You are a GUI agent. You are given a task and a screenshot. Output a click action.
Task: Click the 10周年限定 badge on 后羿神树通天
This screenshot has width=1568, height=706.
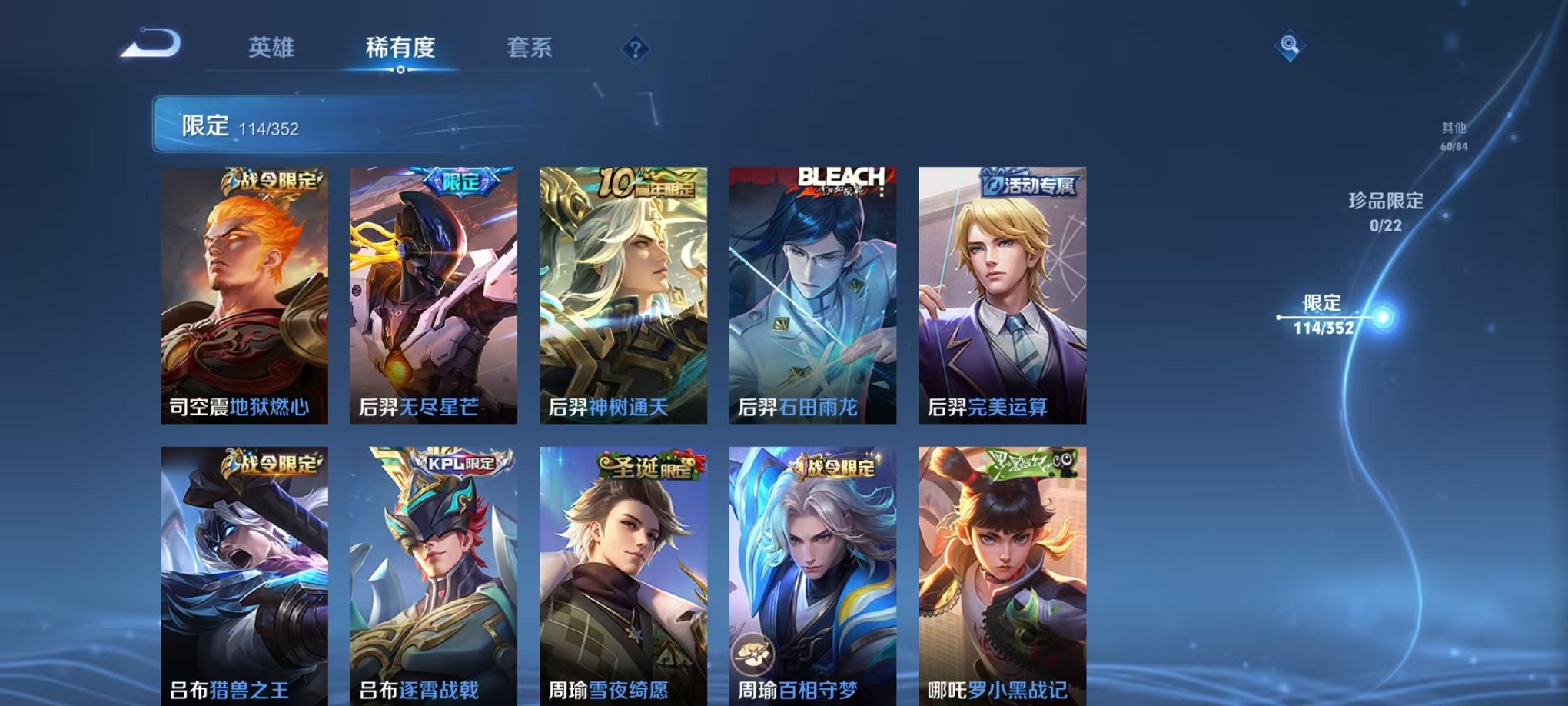646,182
